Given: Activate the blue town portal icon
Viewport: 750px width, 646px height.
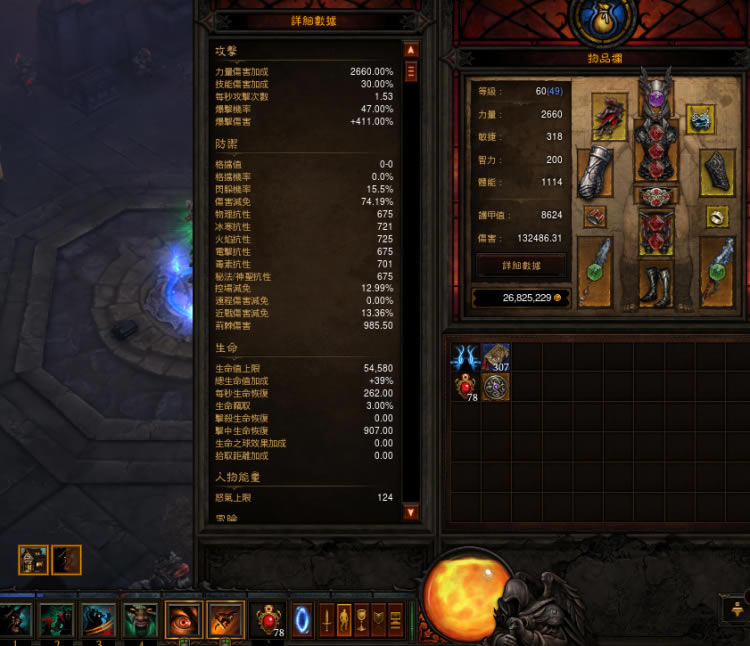Looking at the screenshot, I should (x=302, y=619).
